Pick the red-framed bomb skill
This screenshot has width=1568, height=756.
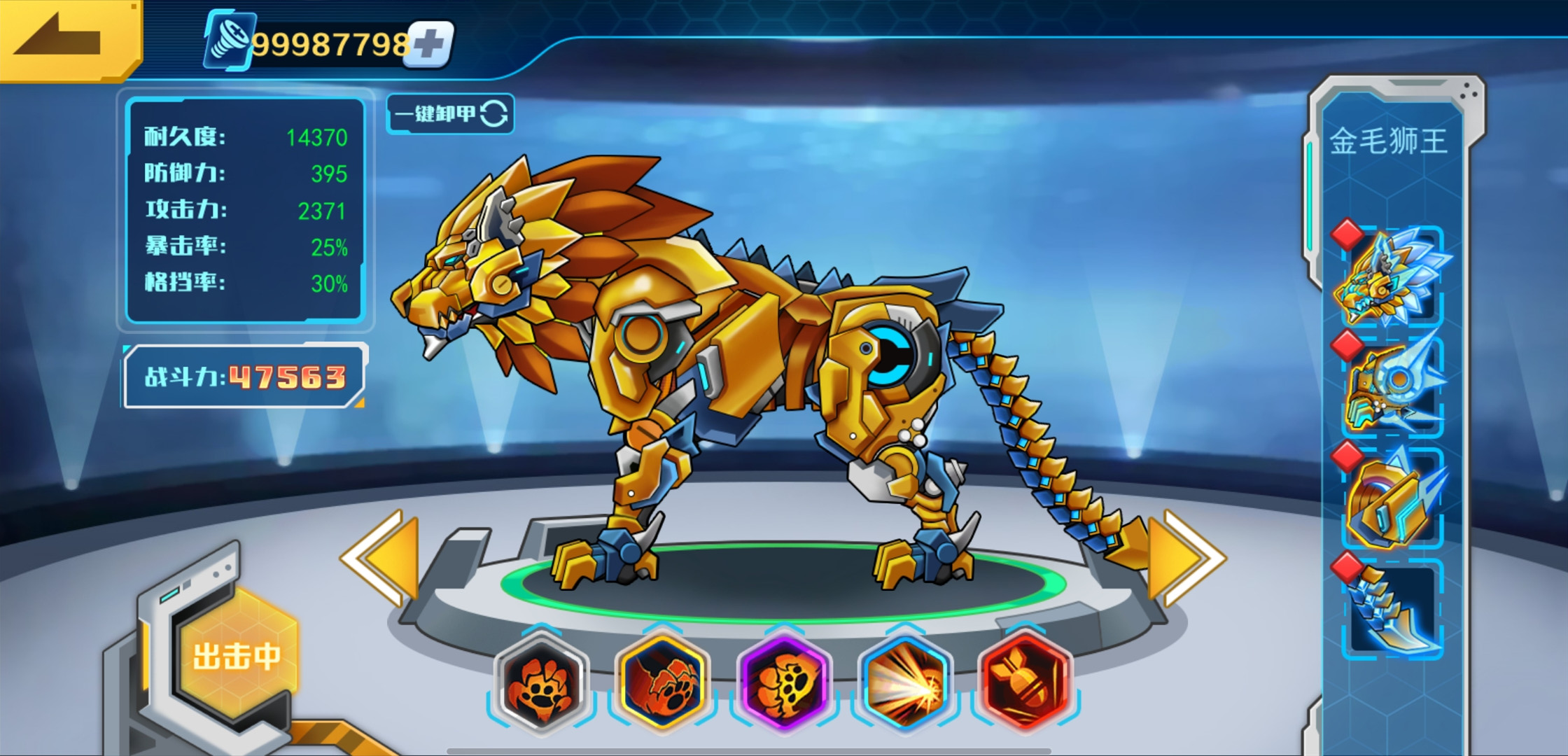[1026, 682]
